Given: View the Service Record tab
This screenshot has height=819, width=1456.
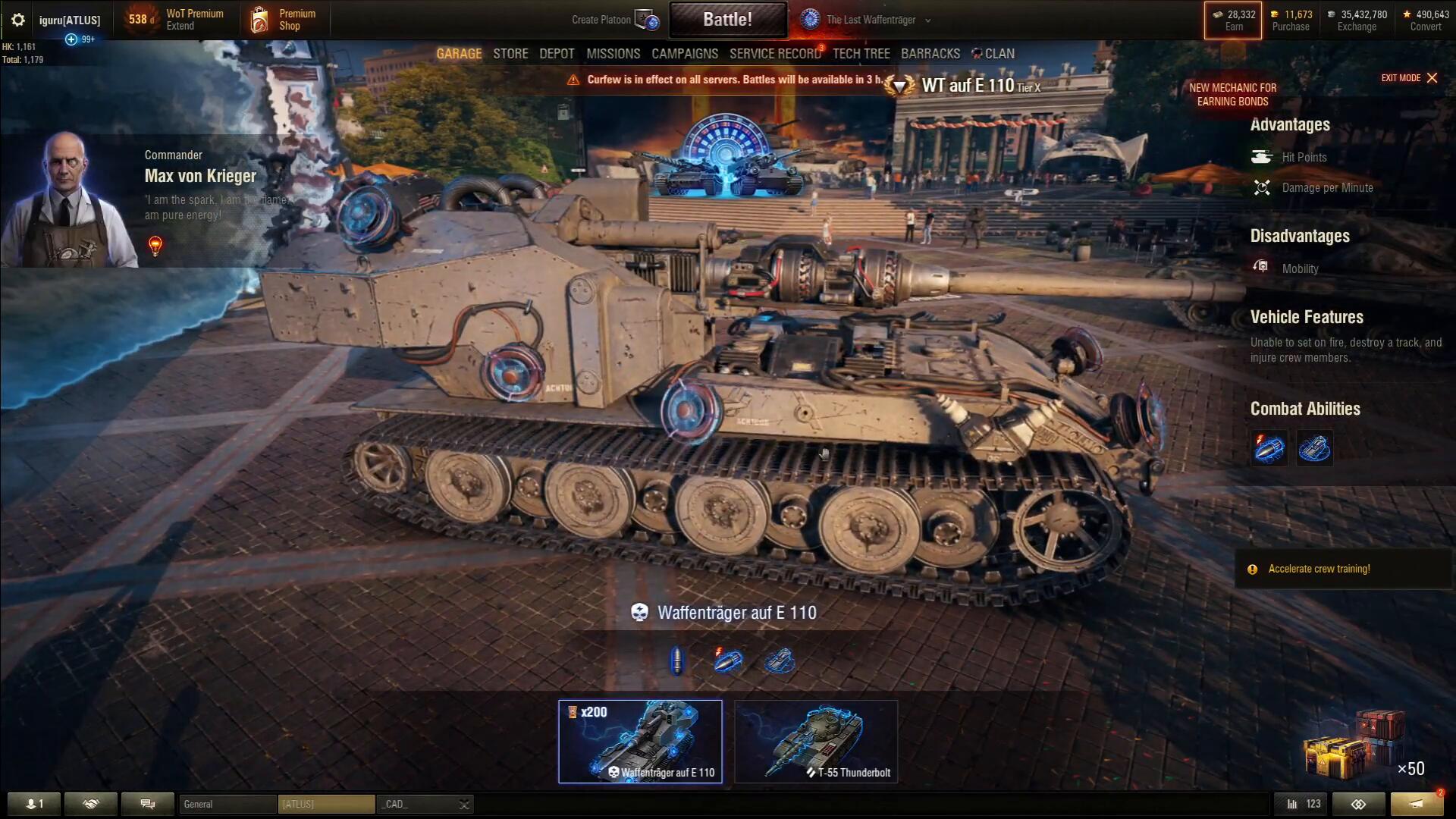Looking at the screenshot, I should tap(775, 54).
